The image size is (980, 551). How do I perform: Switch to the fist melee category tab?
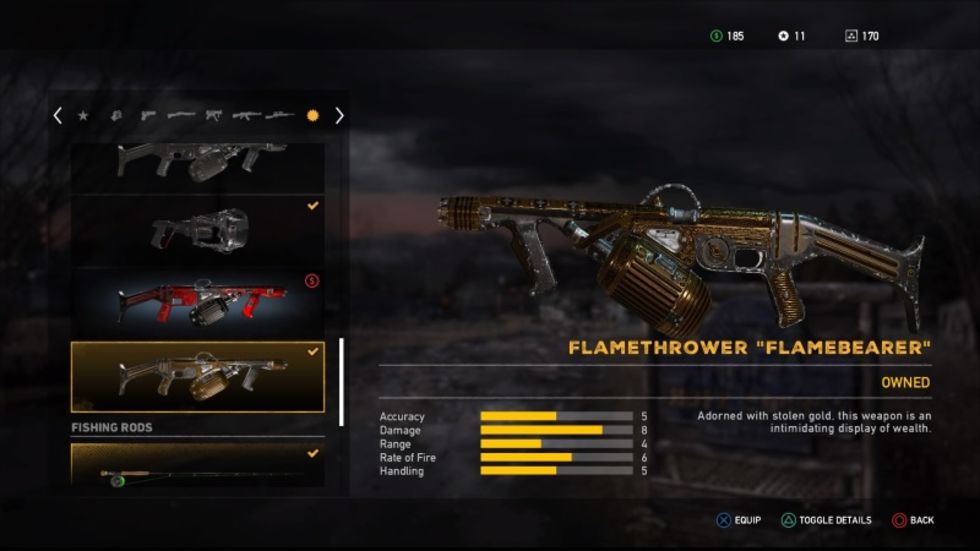115,116
